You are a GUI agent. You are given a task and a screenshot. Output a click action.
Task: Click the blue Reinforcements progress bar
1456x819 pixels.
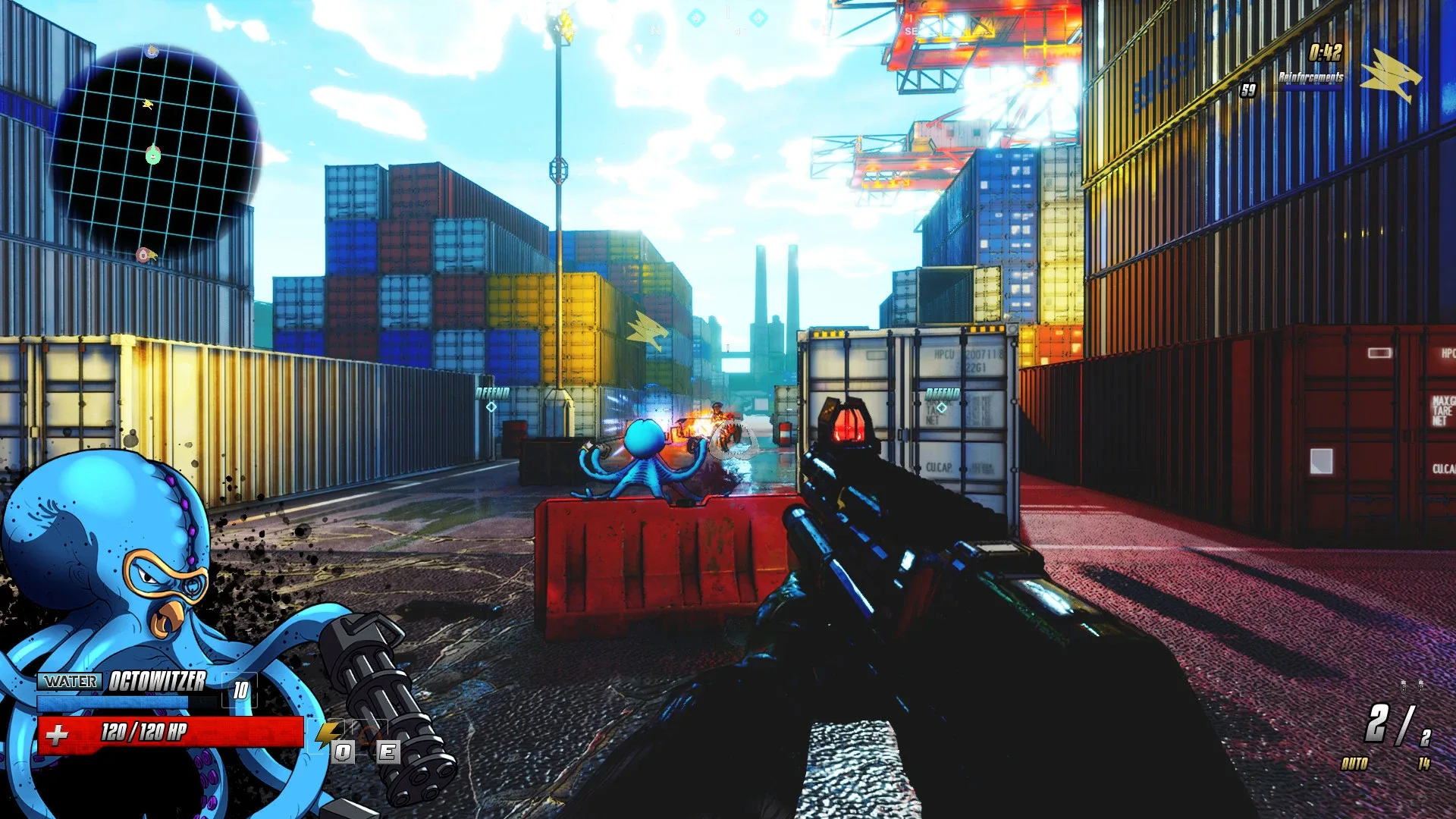coord(1312,88)
